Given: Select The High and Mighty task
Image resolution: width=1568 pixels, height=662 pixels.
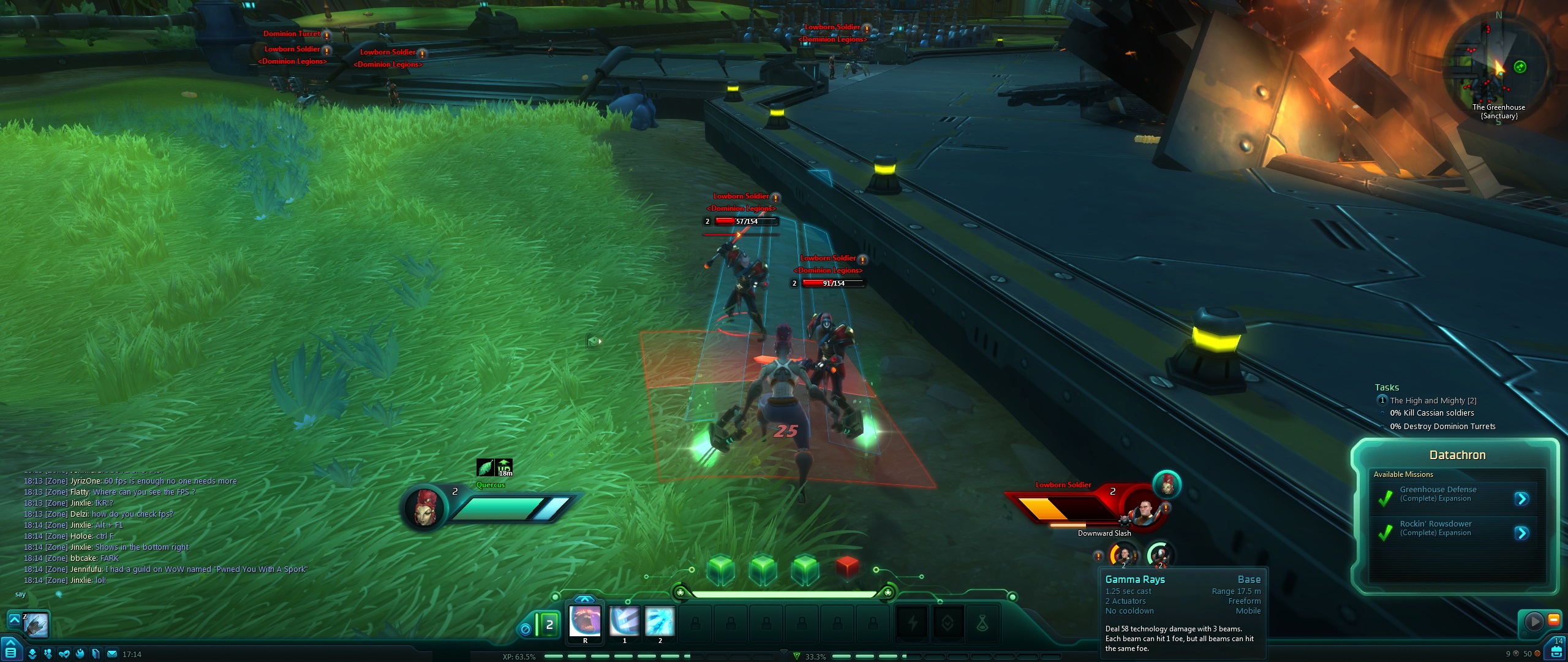Looking at the screenshot, I should coord(1433,400).
